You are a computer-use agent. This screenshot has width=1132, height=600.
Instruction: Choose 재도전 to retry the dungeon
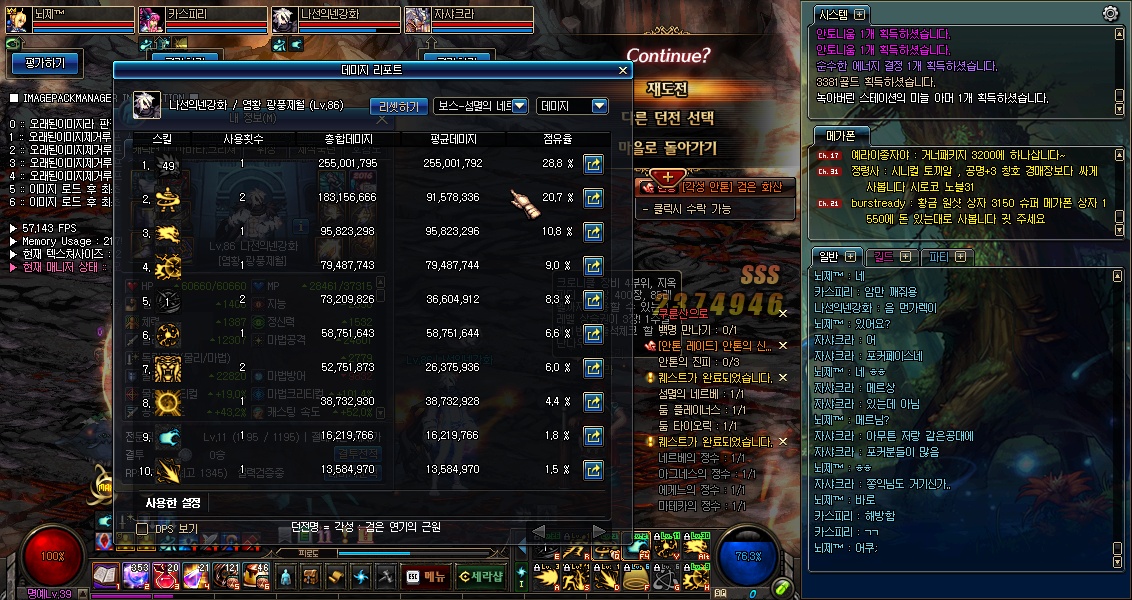pyautogui.click(x=668, y=89)
